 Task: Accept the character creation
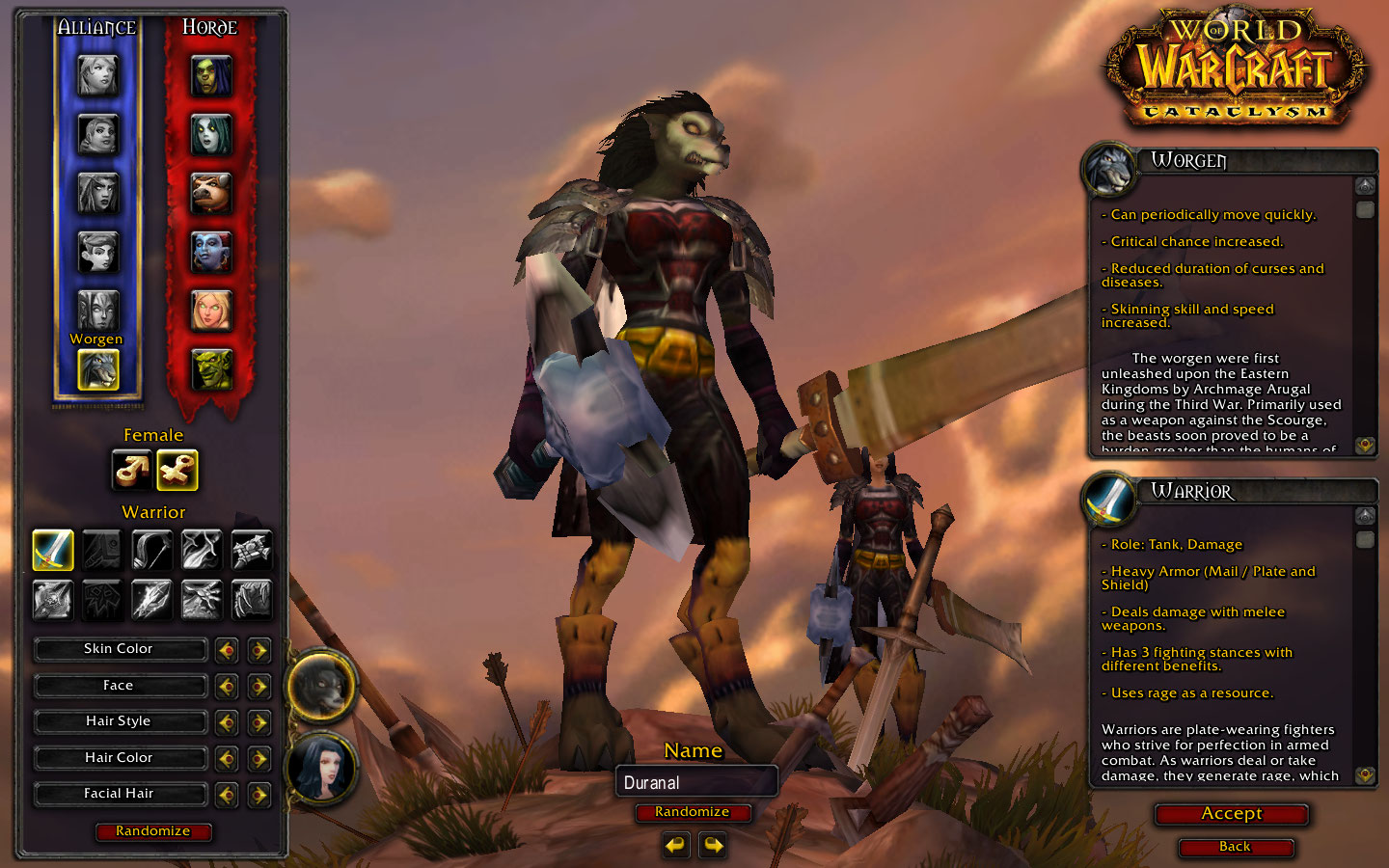pos(1232,814)
